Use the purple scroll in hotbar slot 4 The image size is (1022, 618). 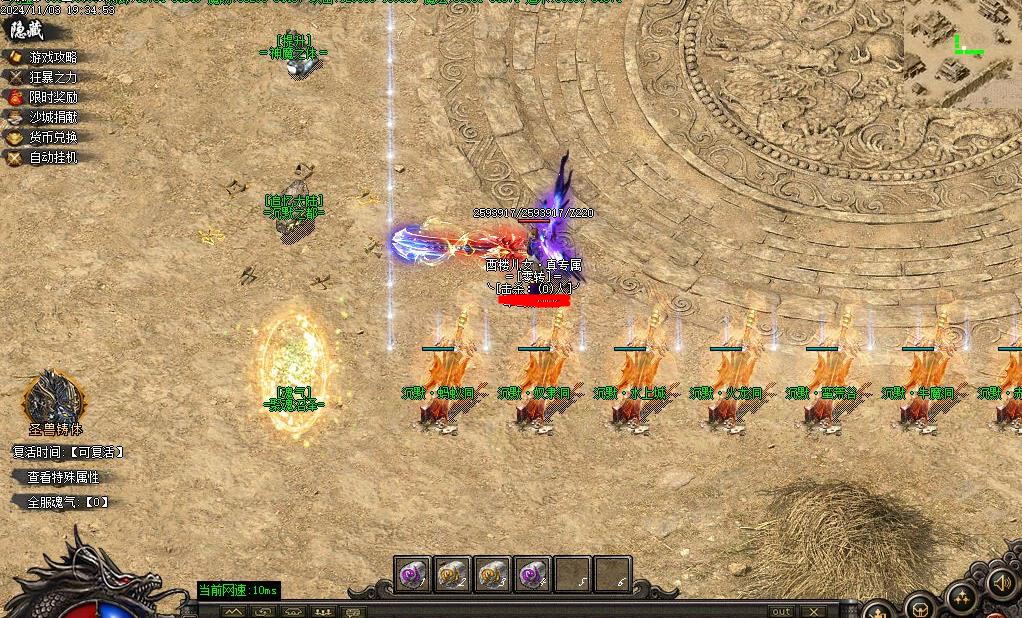coord(532,574)
